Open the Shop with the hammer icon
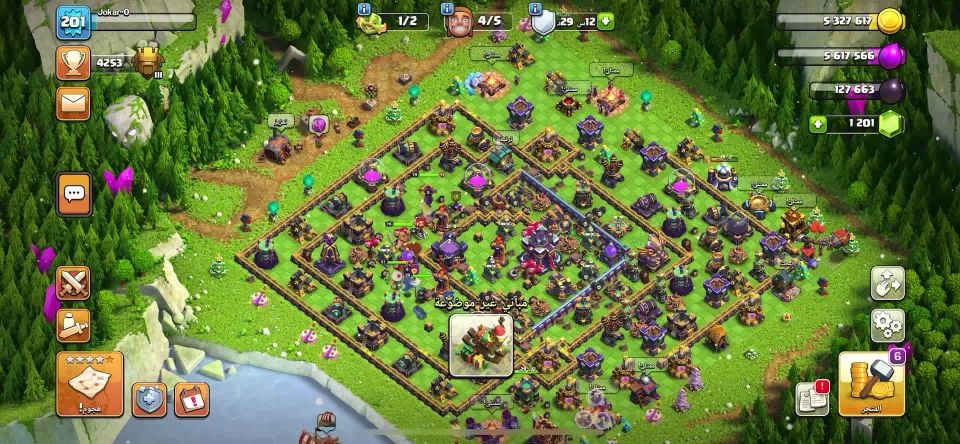The width and height of the screenshot is (960, 444). [x=871, y=383]
